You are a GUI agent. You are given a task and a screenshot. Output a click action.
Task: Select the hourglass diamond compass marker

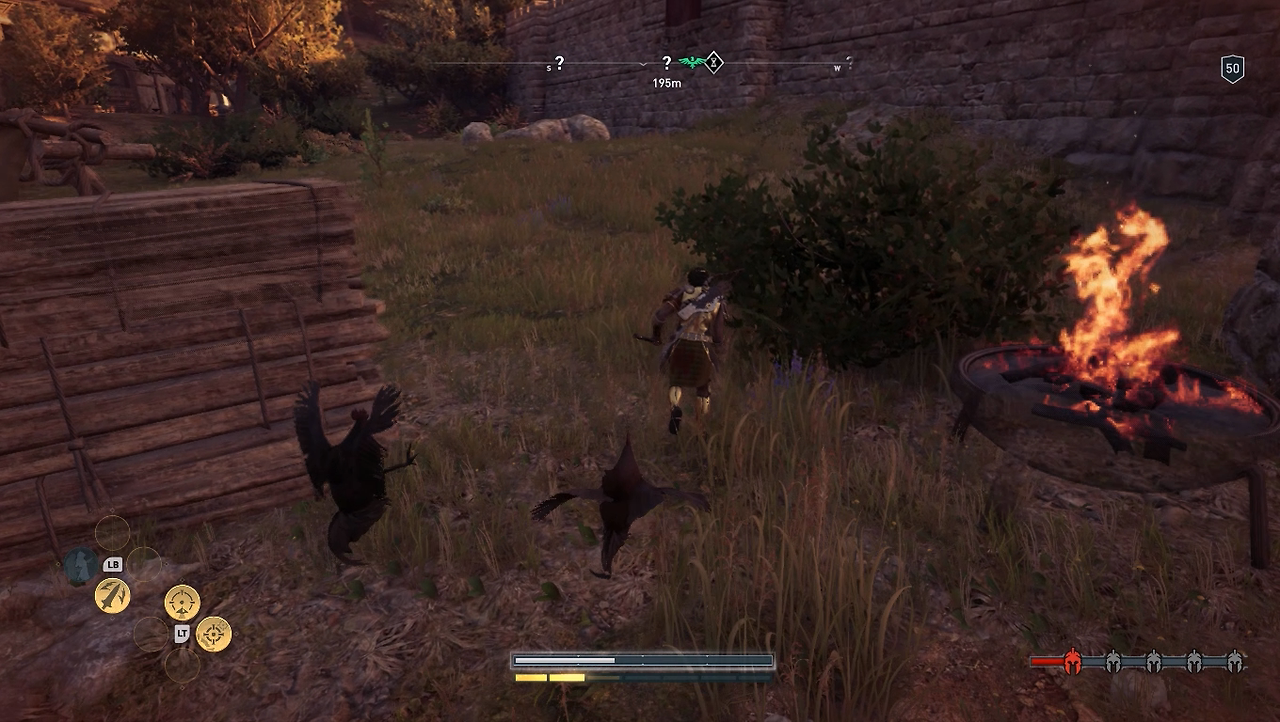[x=714, y=62]
